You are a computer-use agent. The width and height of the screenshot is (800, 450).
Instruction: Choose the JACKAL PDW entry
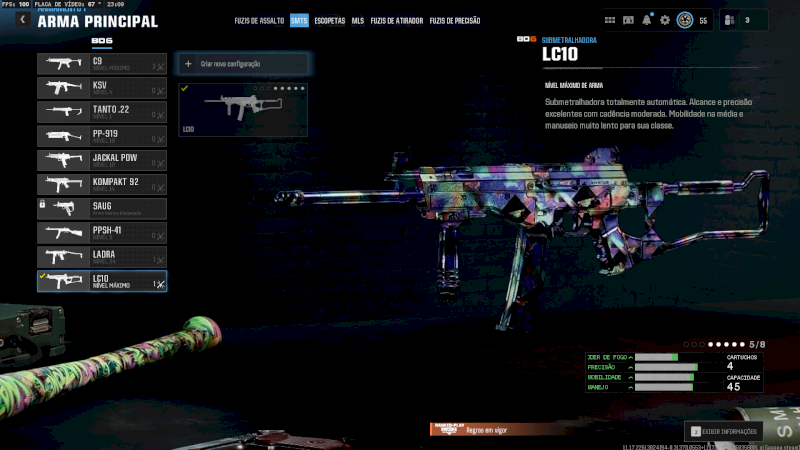pyautogui.click(x=102, y=160)
